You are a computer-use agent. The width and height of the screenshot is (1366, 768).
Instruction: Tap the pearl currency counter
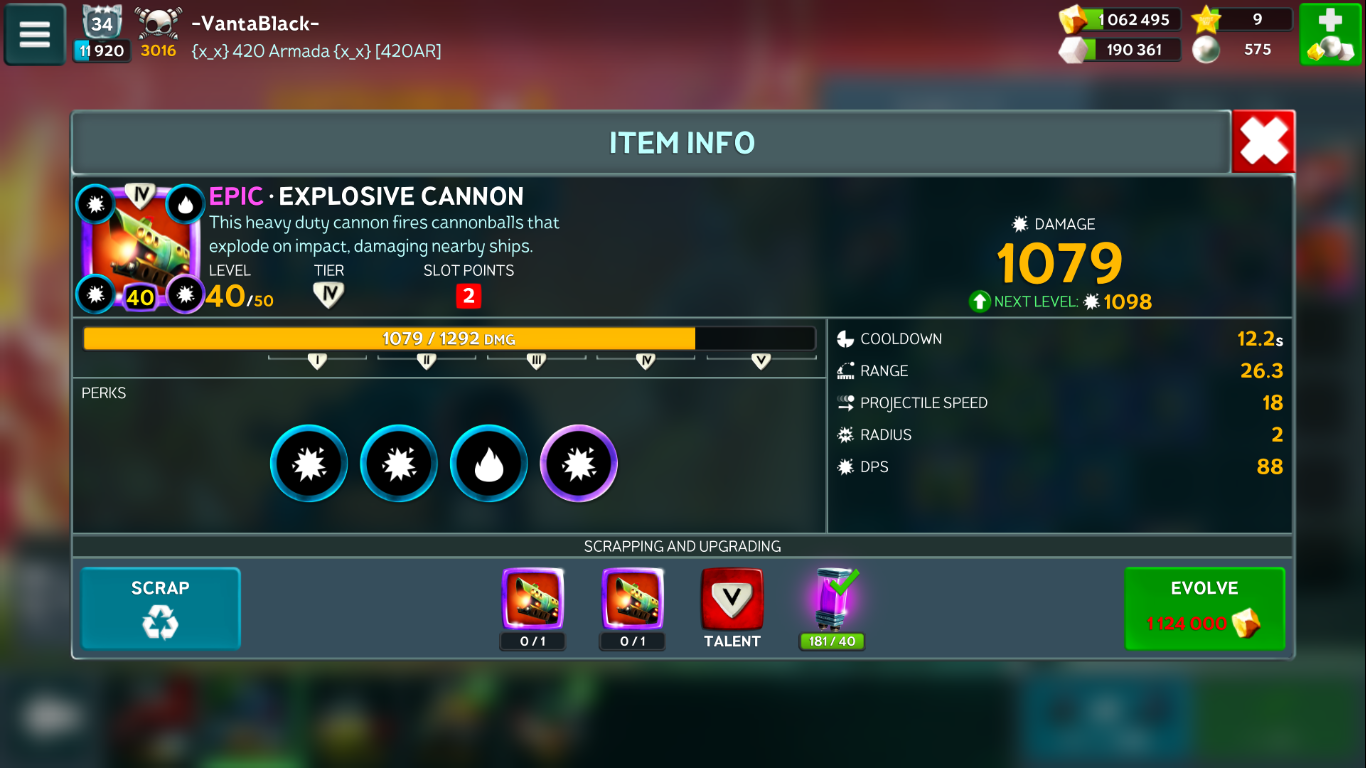click(x=1241, y=50)
